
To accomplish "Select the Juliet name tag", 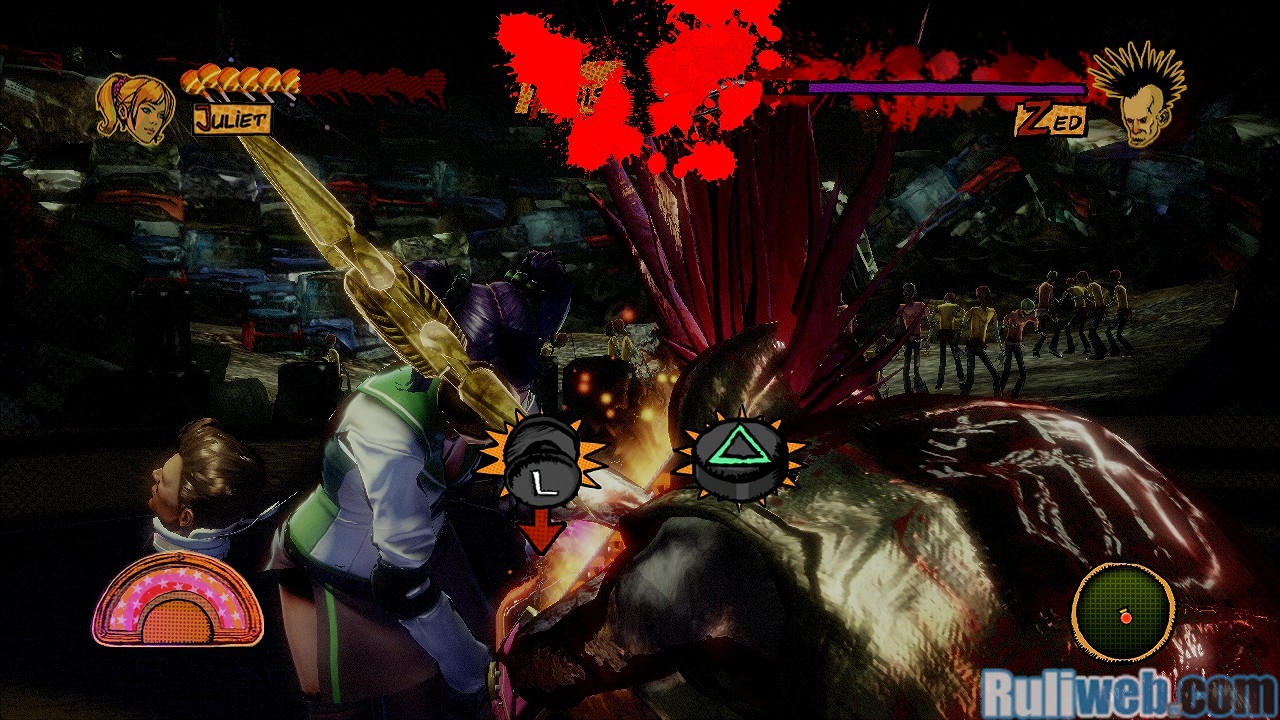I will pos(232,120).
